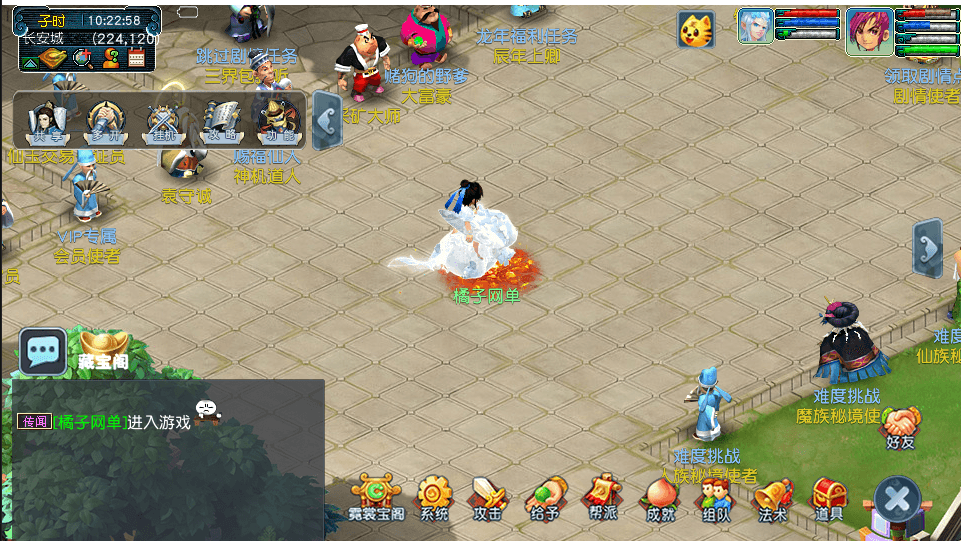Open the 攻略 strategy guide scroll
The height and width of the screenshot is (541, 961).
coord(220,122)
